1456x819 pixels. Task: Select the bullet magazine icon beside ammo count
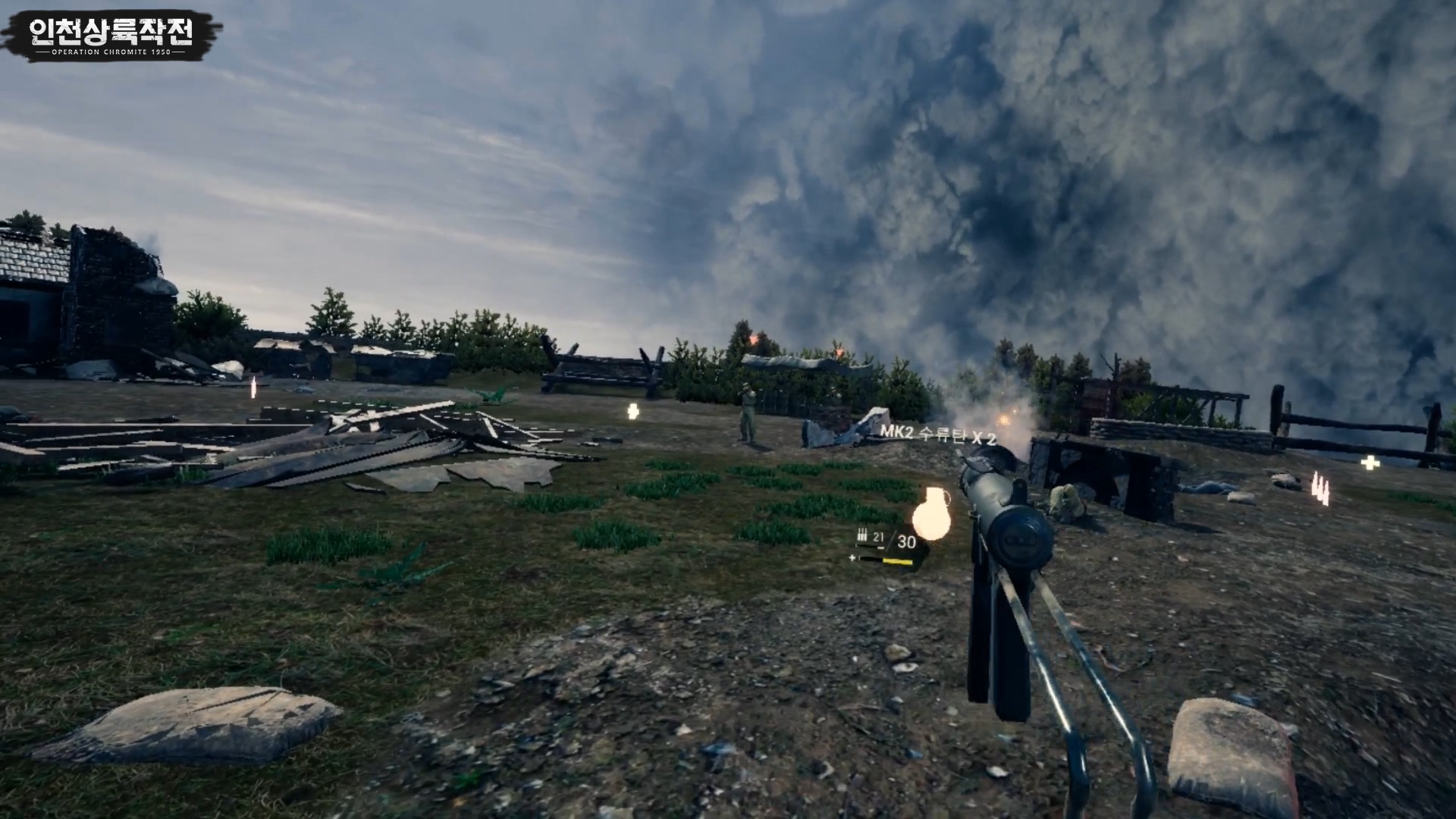tap(862, 535)
